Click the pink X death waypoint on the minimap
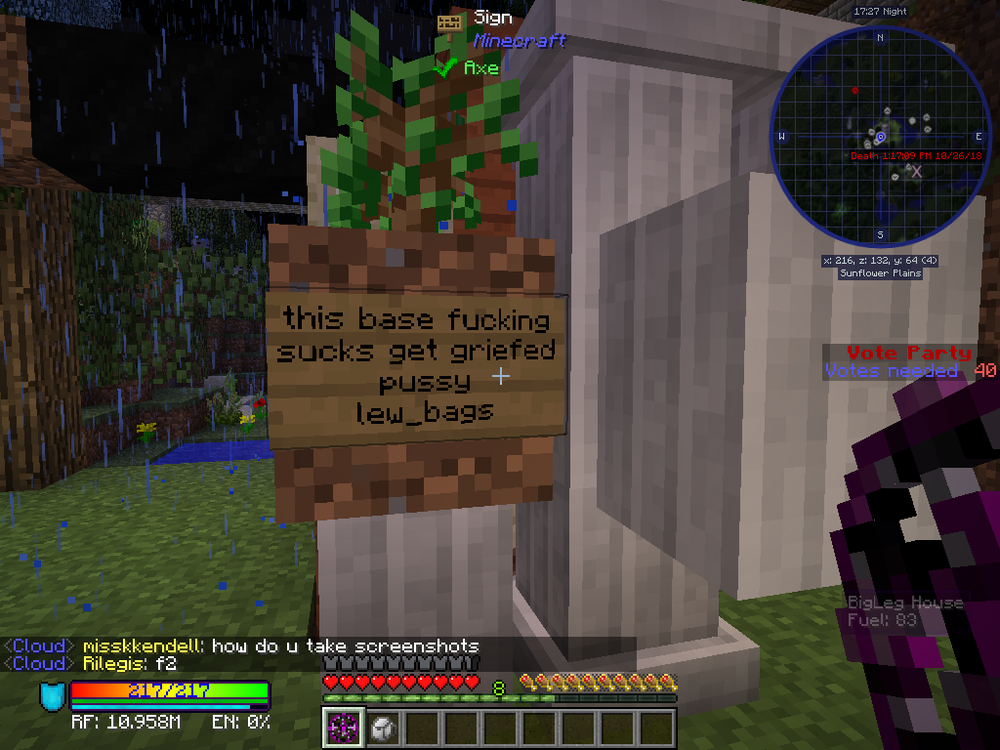Screen dimensions: 1000x750 [x=915, y=171]
